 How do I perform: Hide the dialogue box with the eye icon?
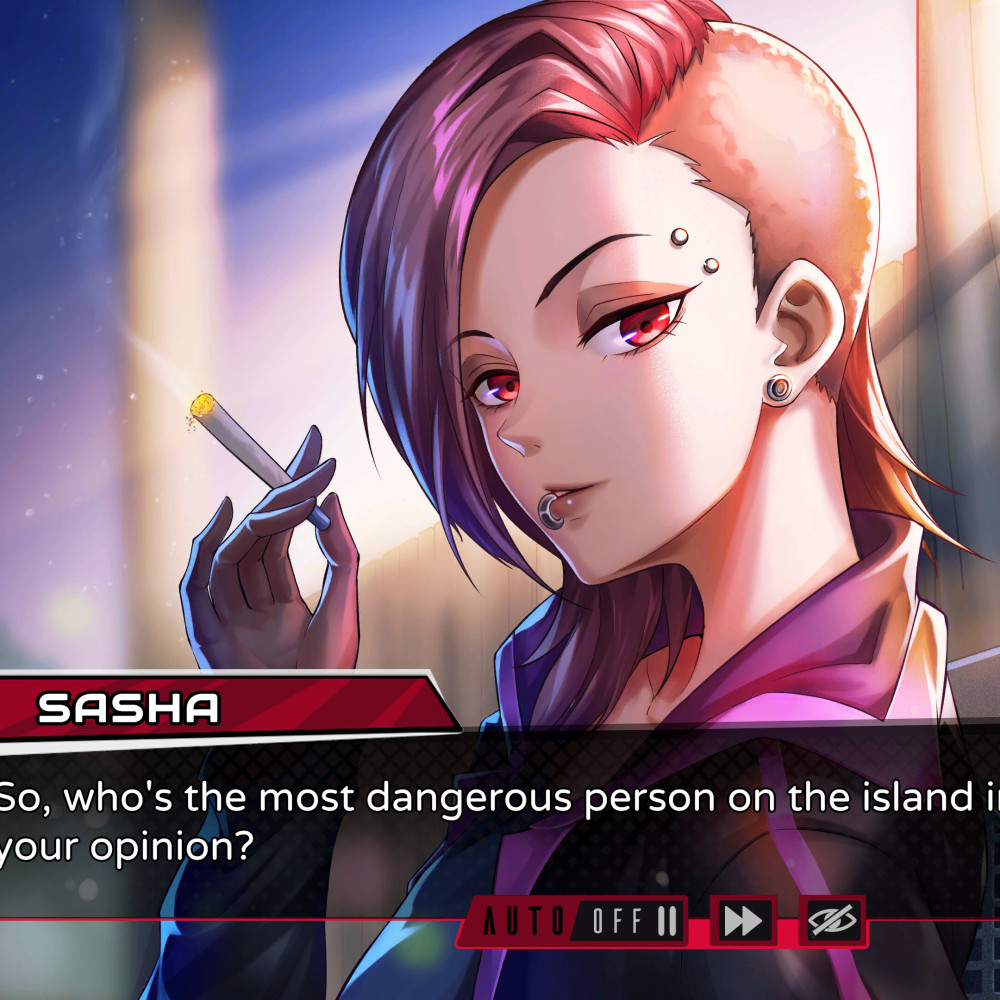coord(831,921)
